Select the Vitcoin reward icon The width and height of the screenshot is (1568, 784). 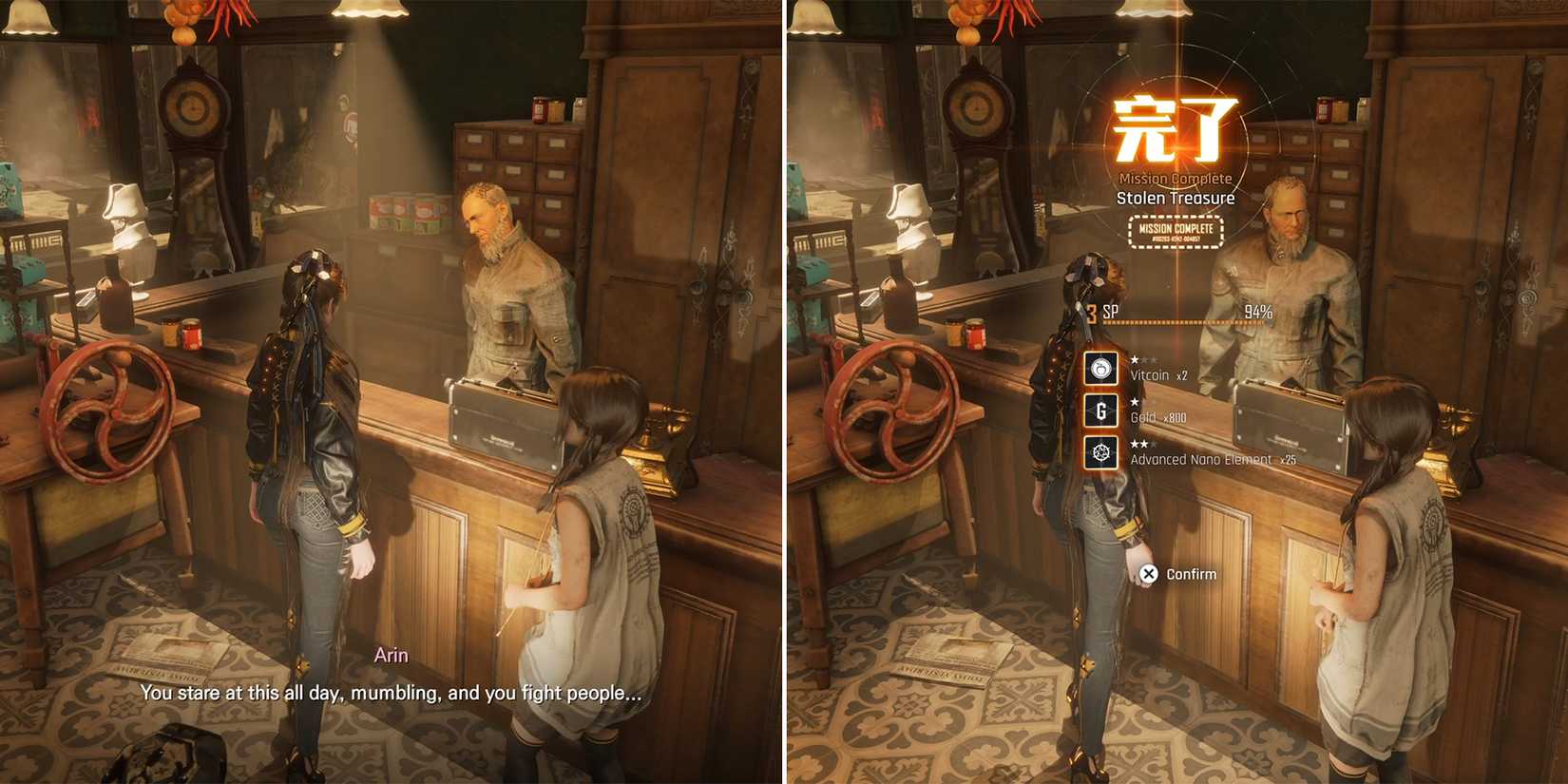(1100, 368)
